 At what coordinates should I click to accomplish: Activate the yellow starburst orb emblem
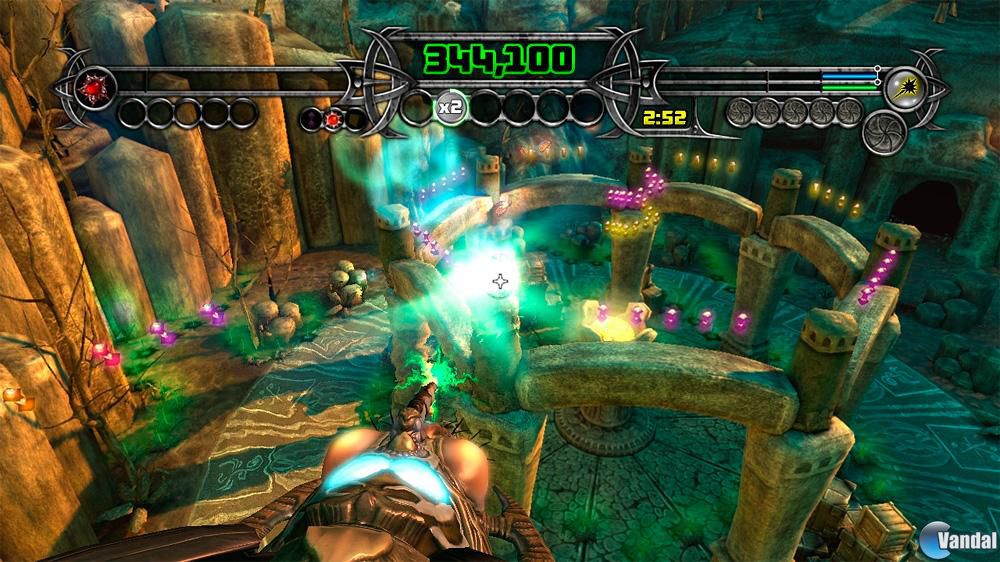click(x=902, y=87)
